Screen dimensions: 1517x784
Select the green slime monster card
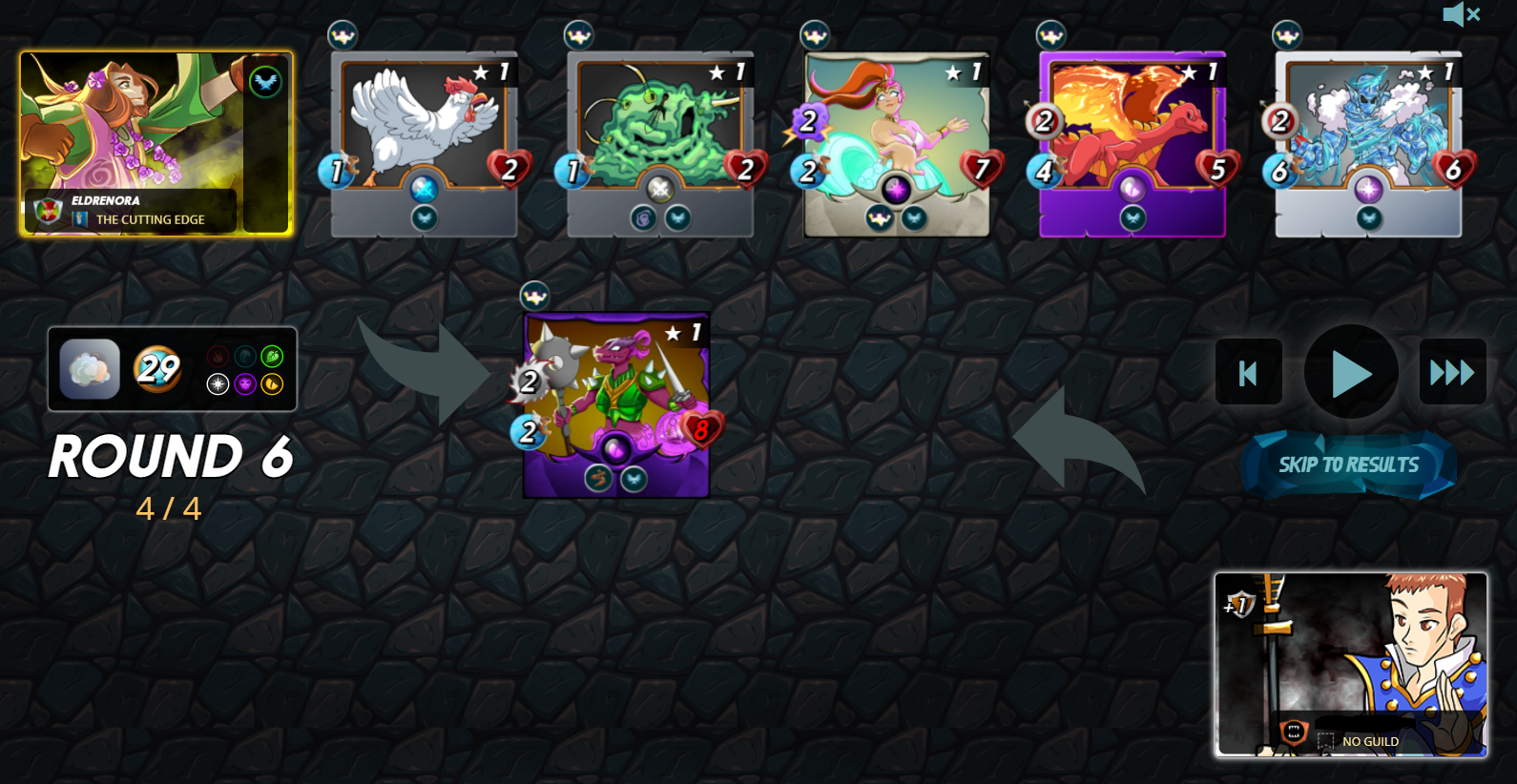(x=660, y=143)
